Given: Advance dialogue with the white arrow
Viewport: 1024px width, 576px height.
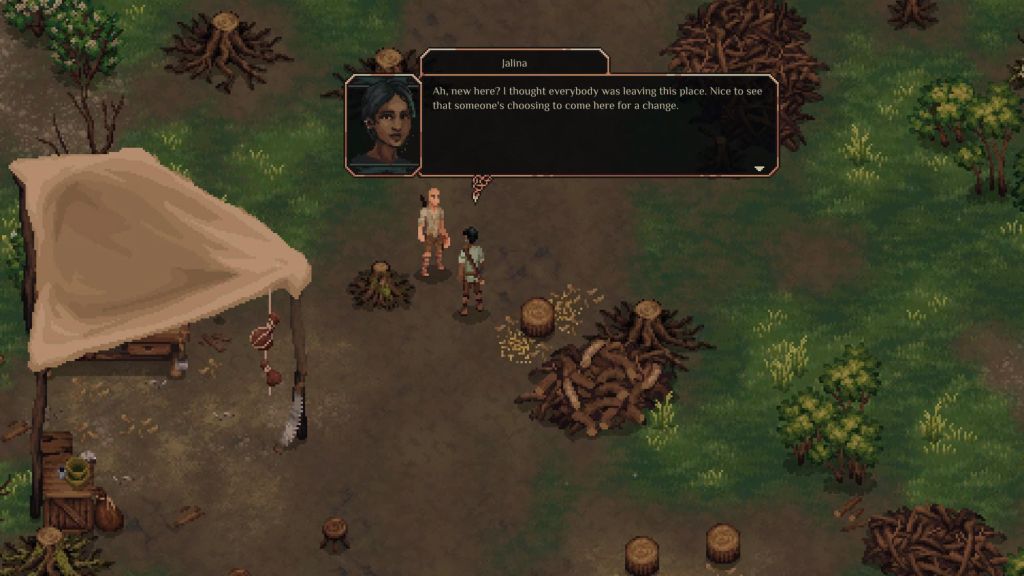Looking at the screenshot, I should point(759,169).
